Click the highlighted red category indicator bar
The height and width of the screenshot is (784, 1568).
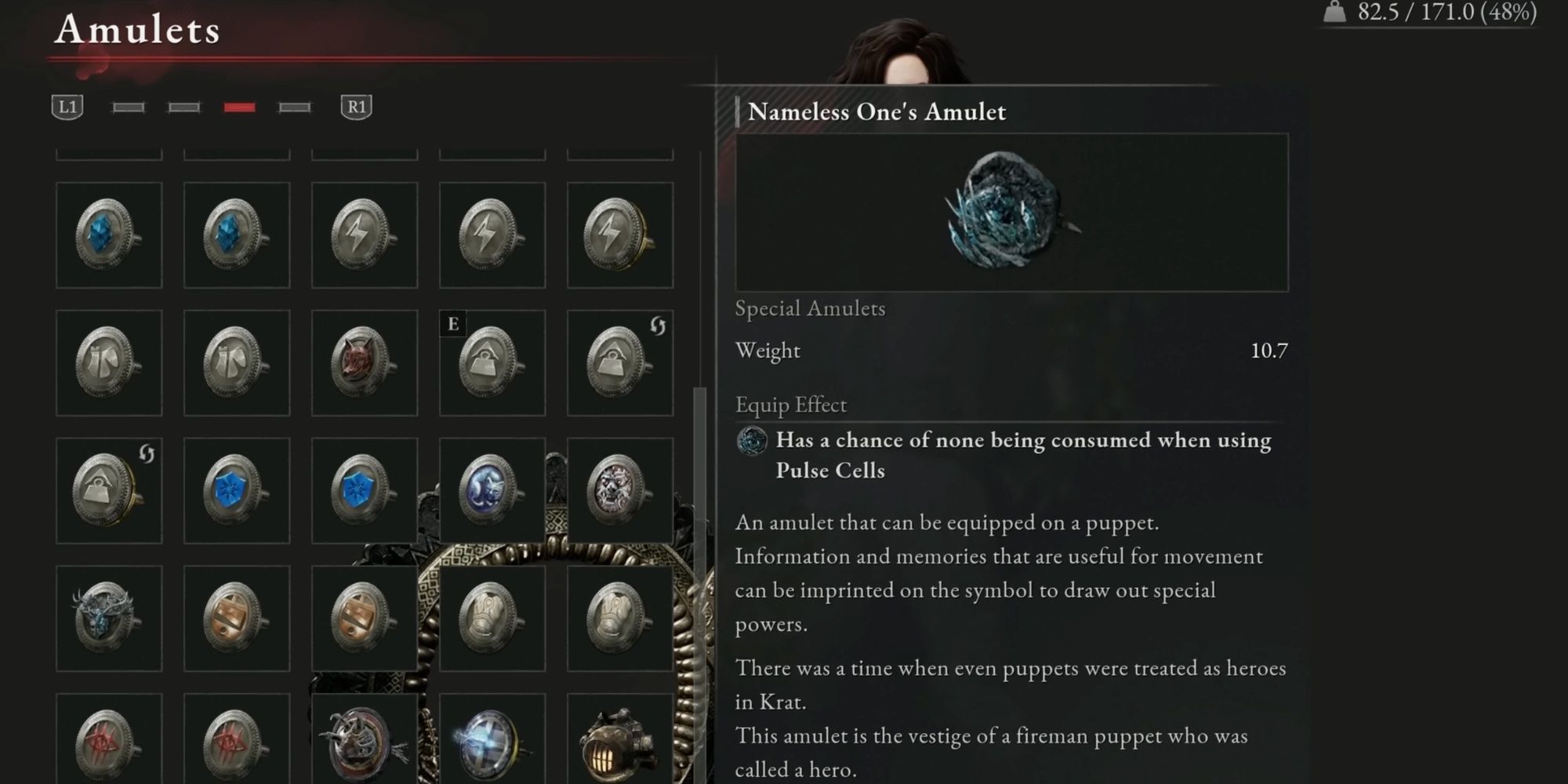[238, 107]
